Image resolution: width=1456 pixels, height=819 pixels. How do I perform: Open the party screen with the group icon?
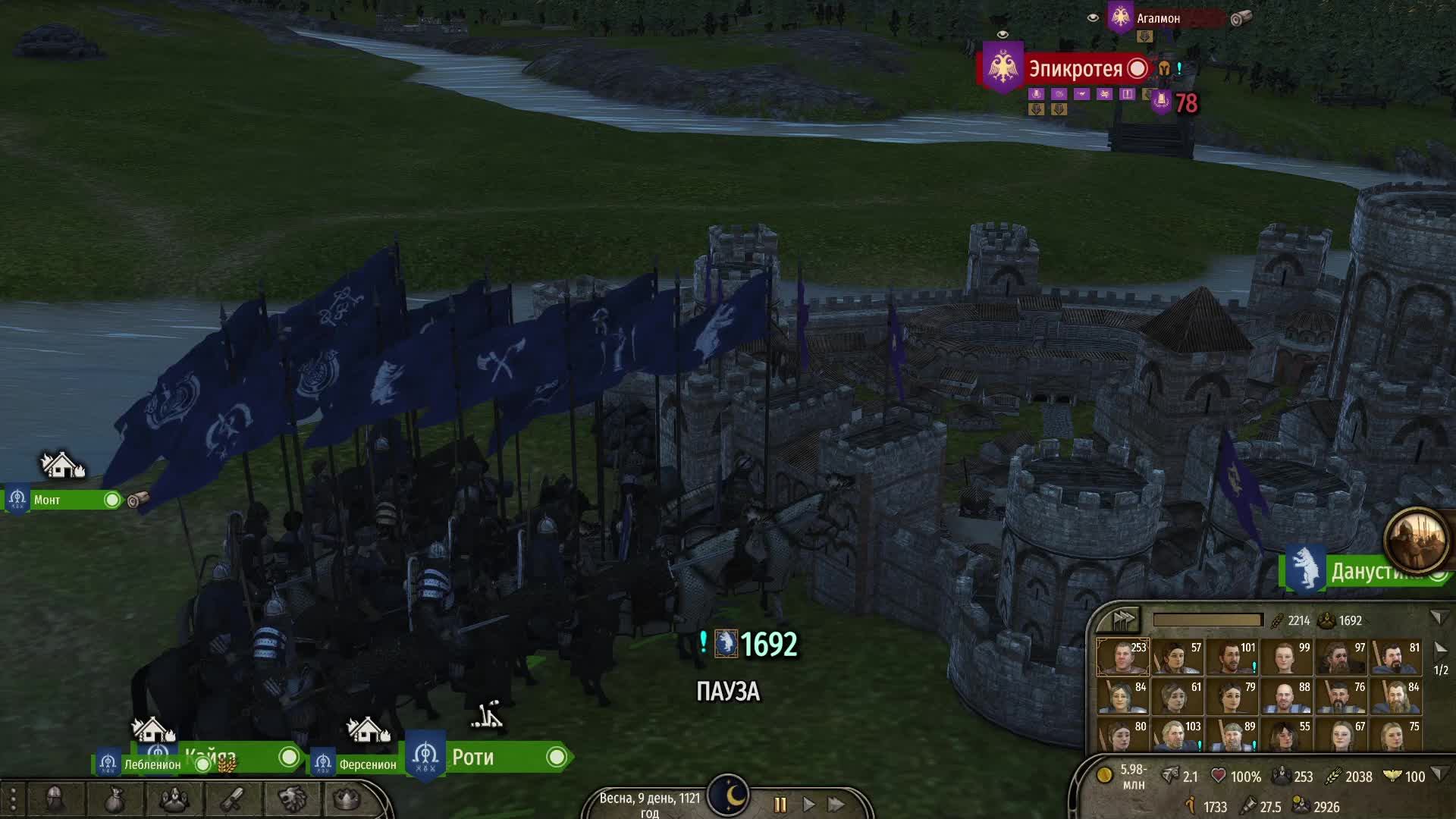(x=174, y=798)
